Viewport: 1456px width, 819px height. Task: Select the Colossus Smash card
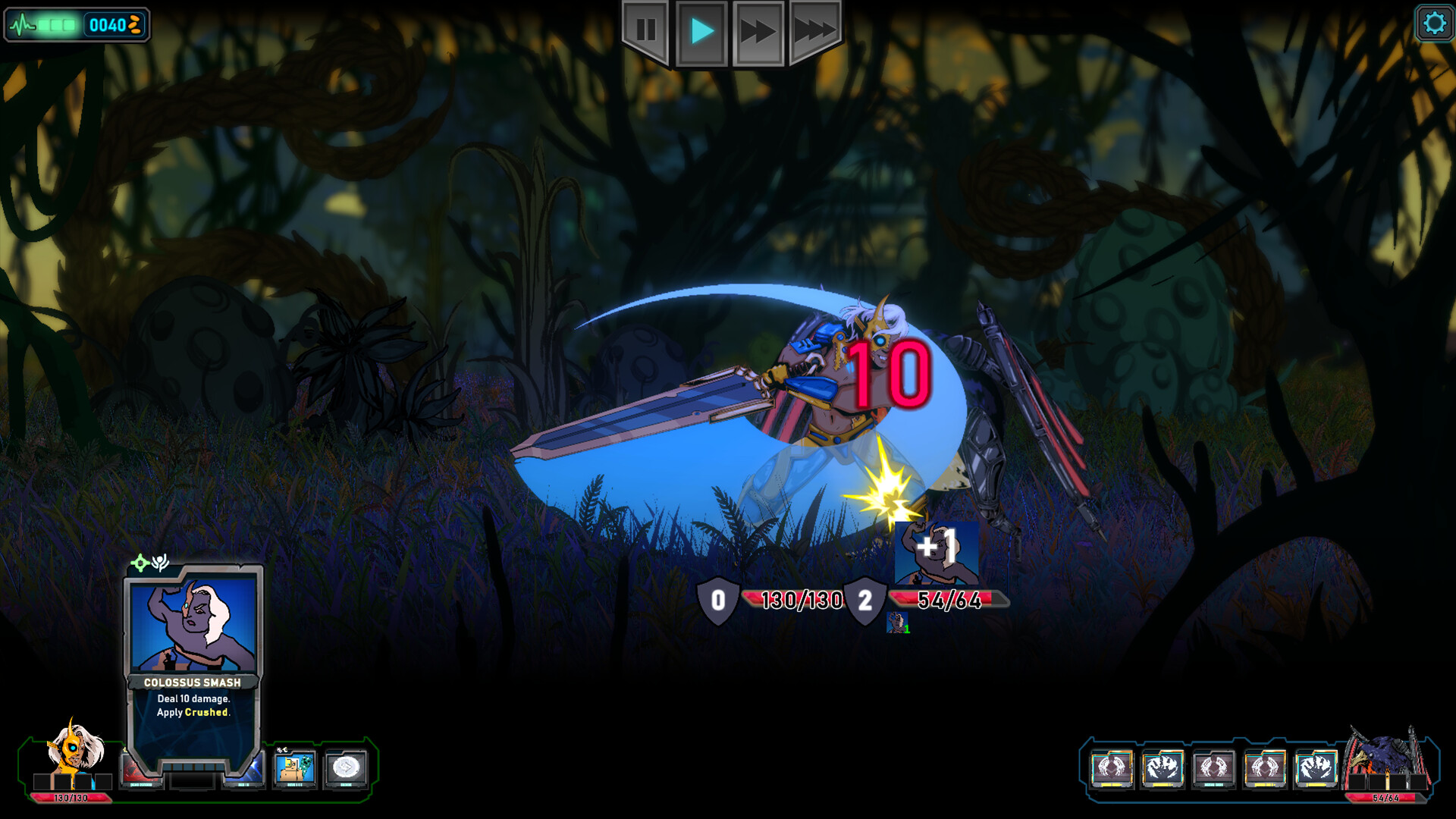click(x=193, y=667)
